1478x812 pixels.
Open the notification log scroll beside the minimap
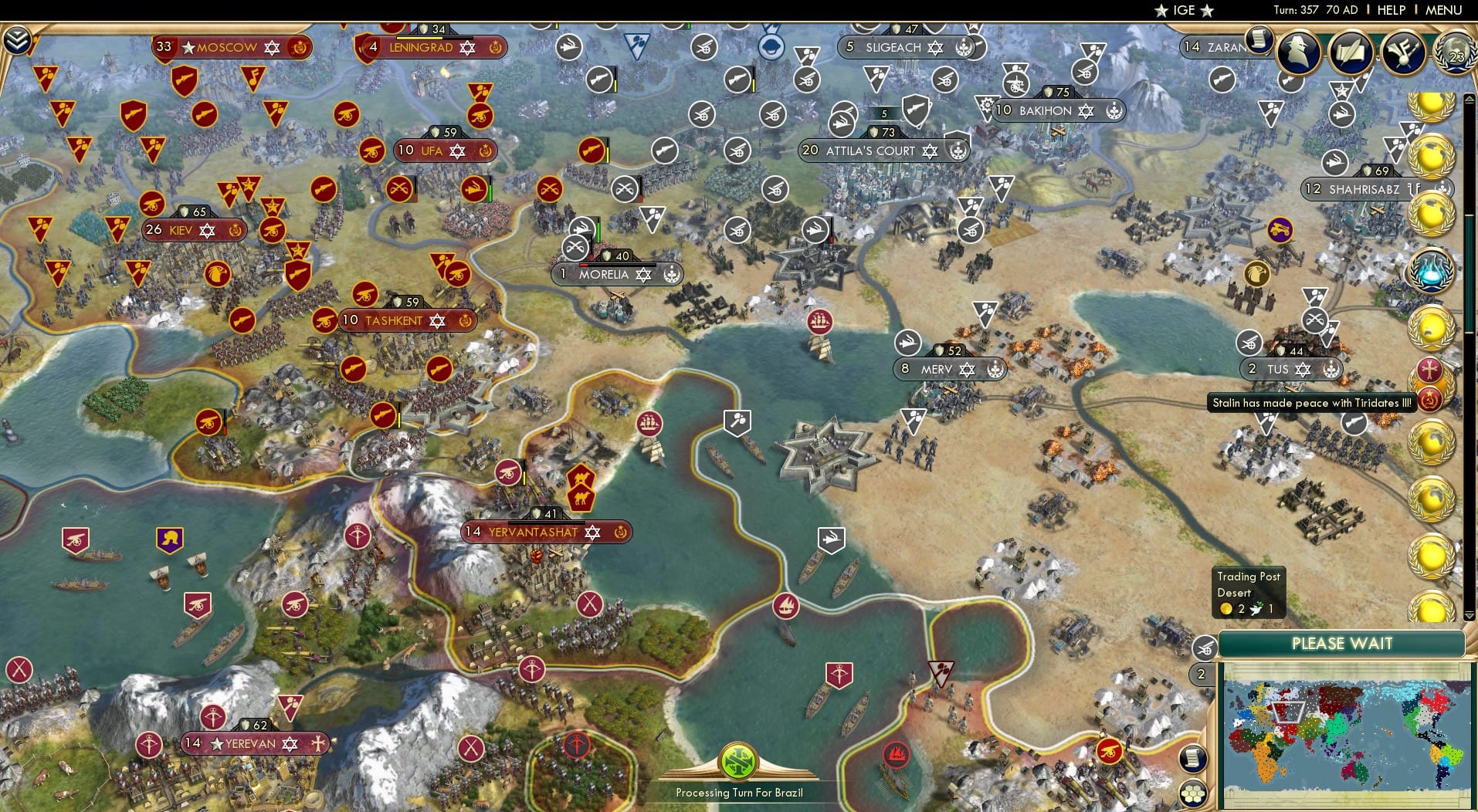point(1192,760)
